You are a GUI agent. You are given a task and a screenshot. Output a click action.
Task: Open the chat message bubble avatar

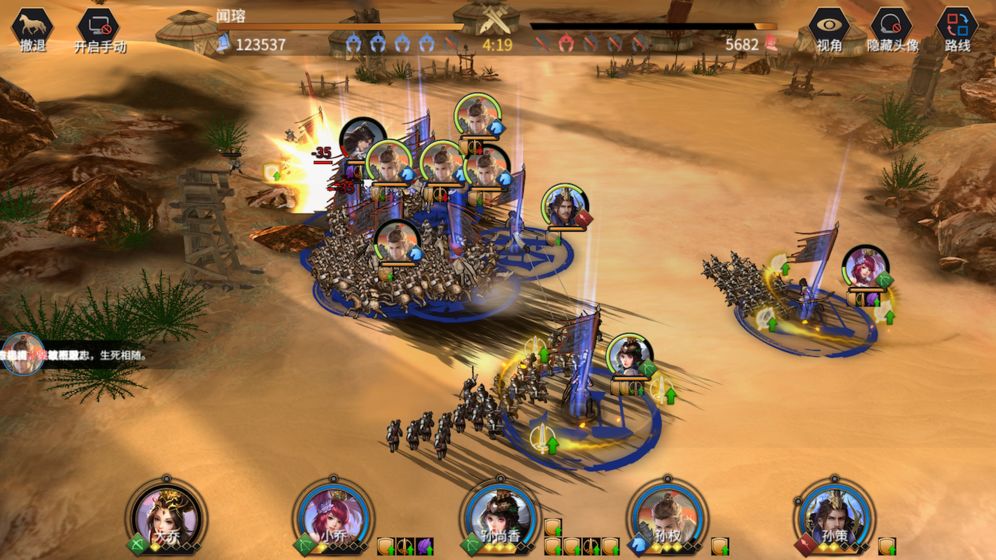(22, 354)
